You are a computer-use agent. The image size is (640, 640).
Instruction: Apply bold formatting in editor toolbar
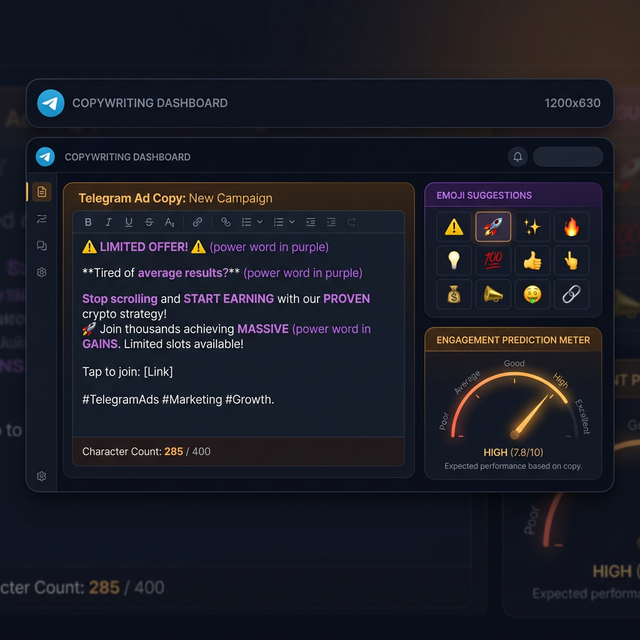click(x=88, y=222)
